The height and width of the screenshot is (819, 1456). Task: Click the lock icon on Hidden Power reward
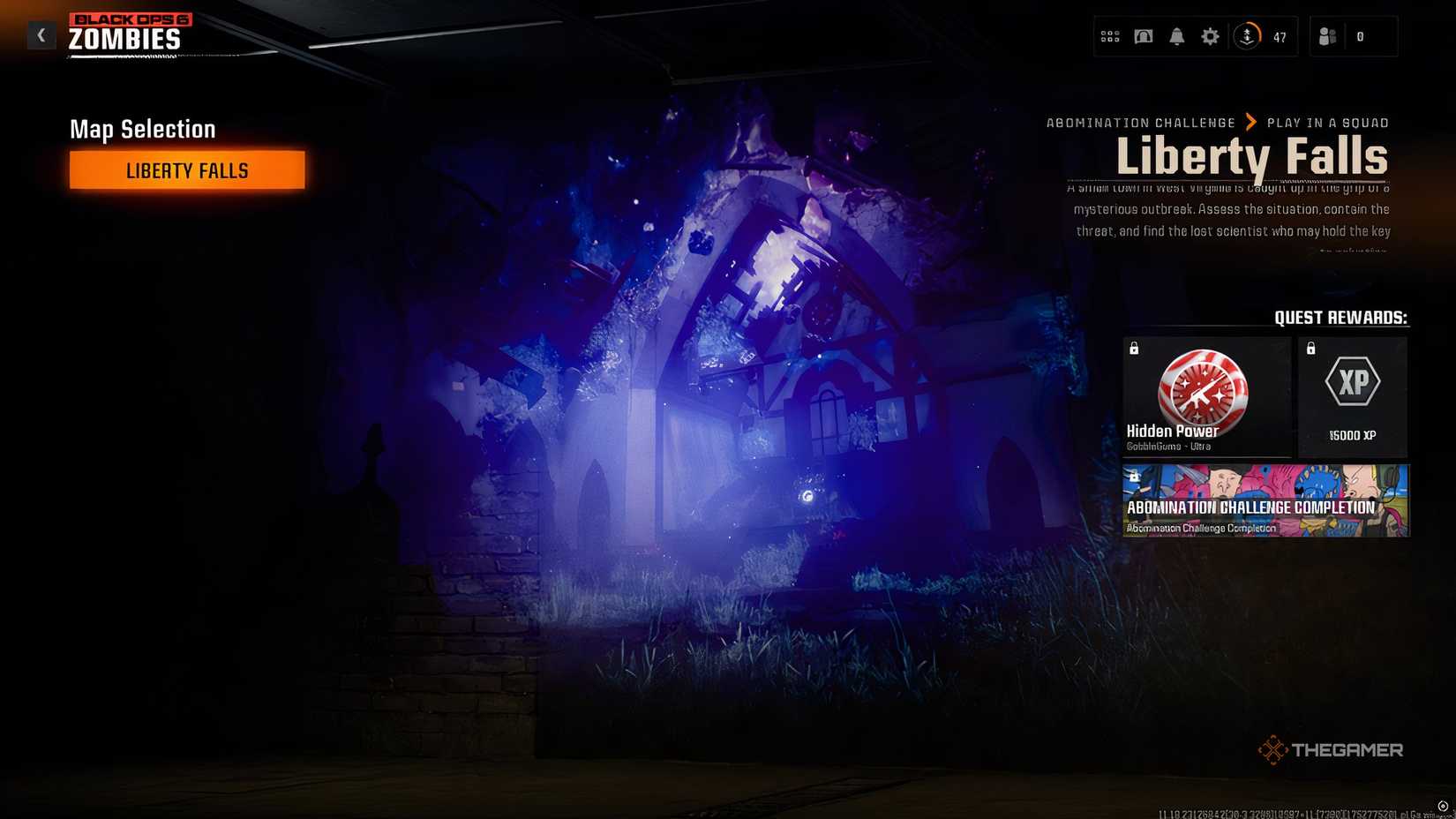[x=1133, y=349]
